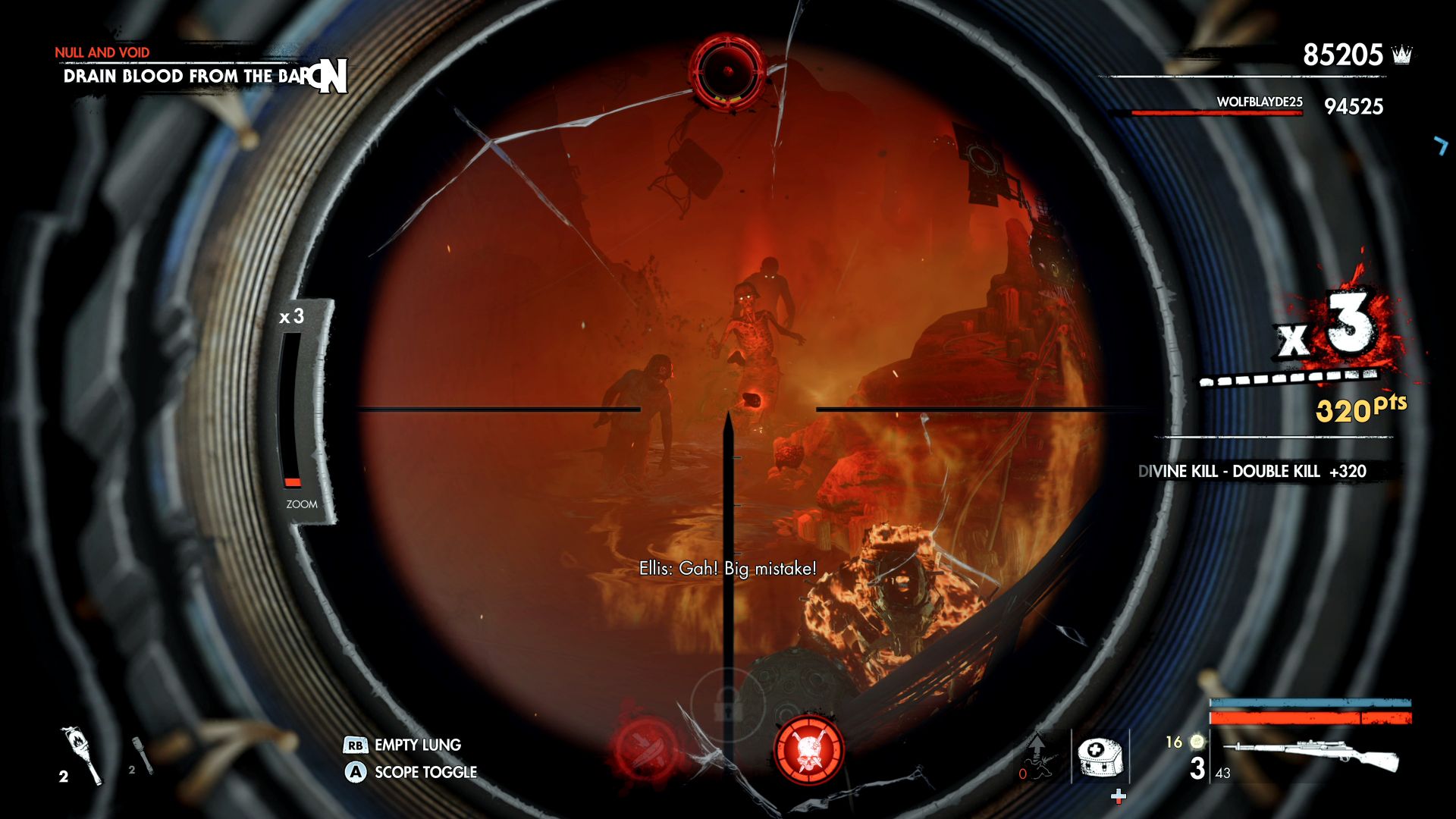Click the red circular indicator atop scope
Viewport: 1456px width, 819px height.
pos(727,72)
